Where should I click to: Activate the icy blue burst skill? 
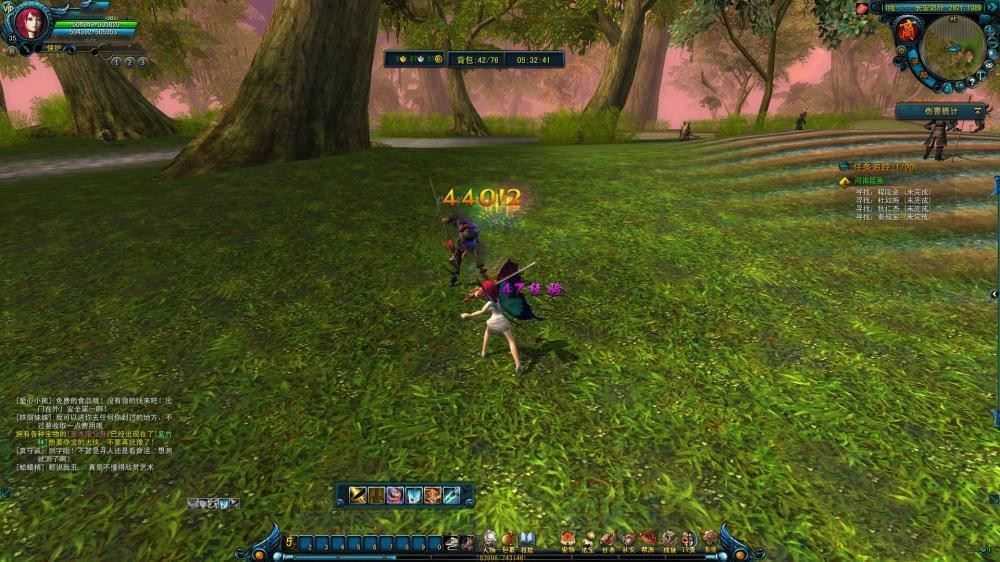414,494
